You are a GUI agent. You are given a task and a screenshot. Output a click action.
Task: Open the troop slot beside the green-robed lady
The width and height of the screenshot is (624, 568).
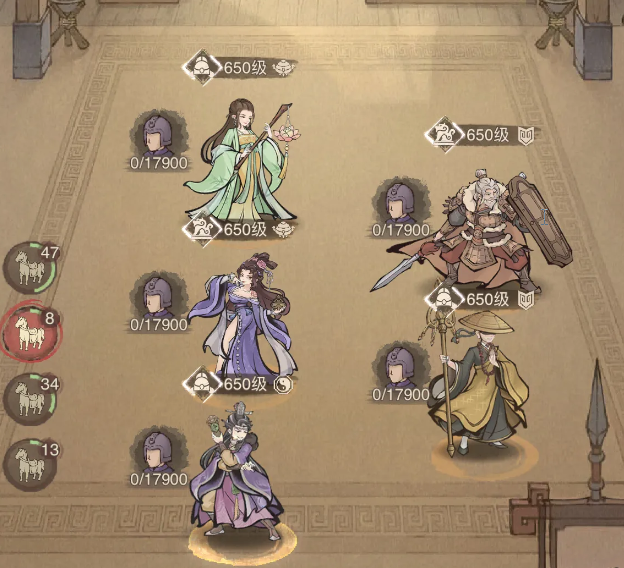[158, 135]
